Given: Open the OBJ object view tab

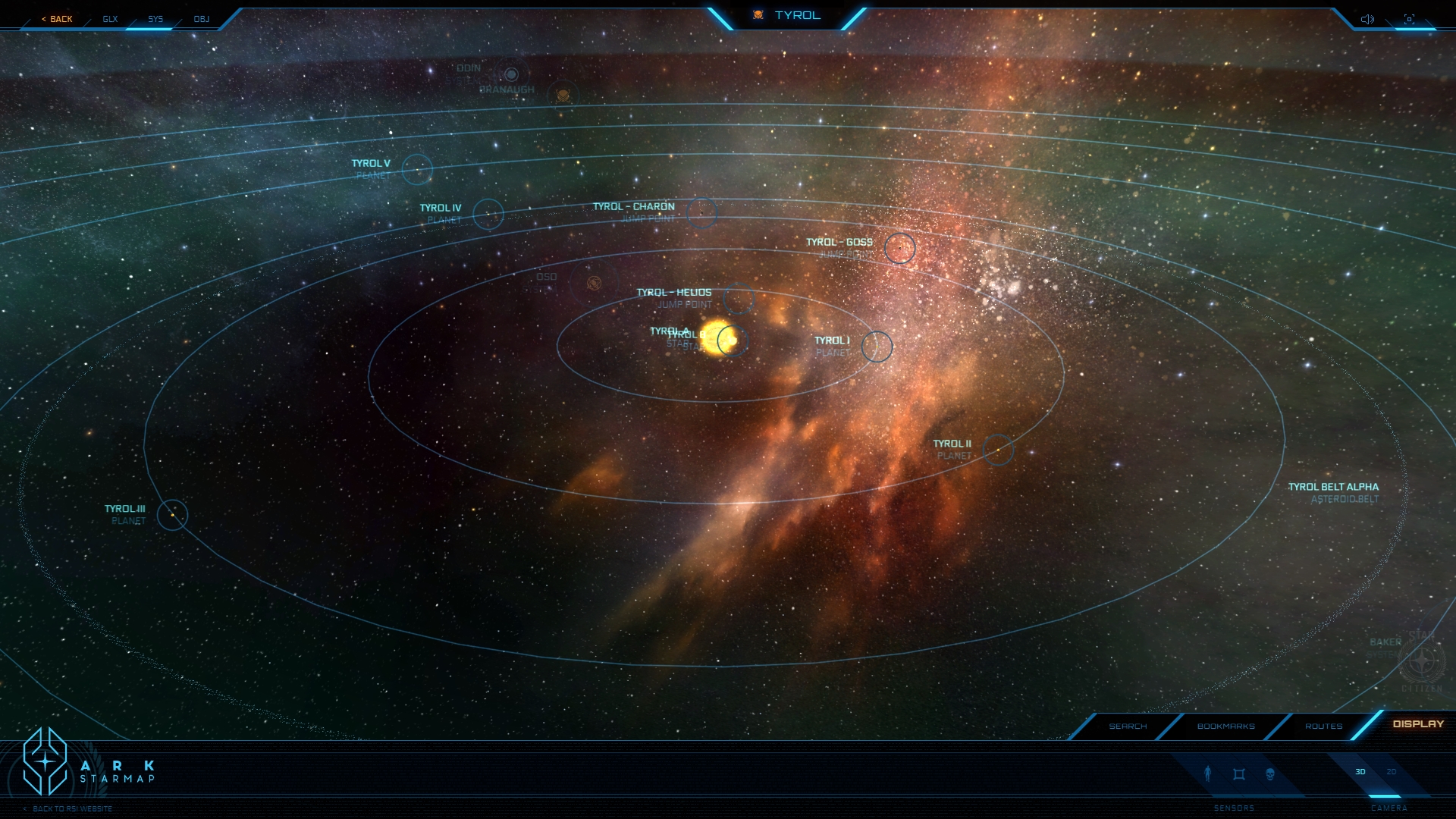Looking at the screenshot, I should tap(201, 19).
